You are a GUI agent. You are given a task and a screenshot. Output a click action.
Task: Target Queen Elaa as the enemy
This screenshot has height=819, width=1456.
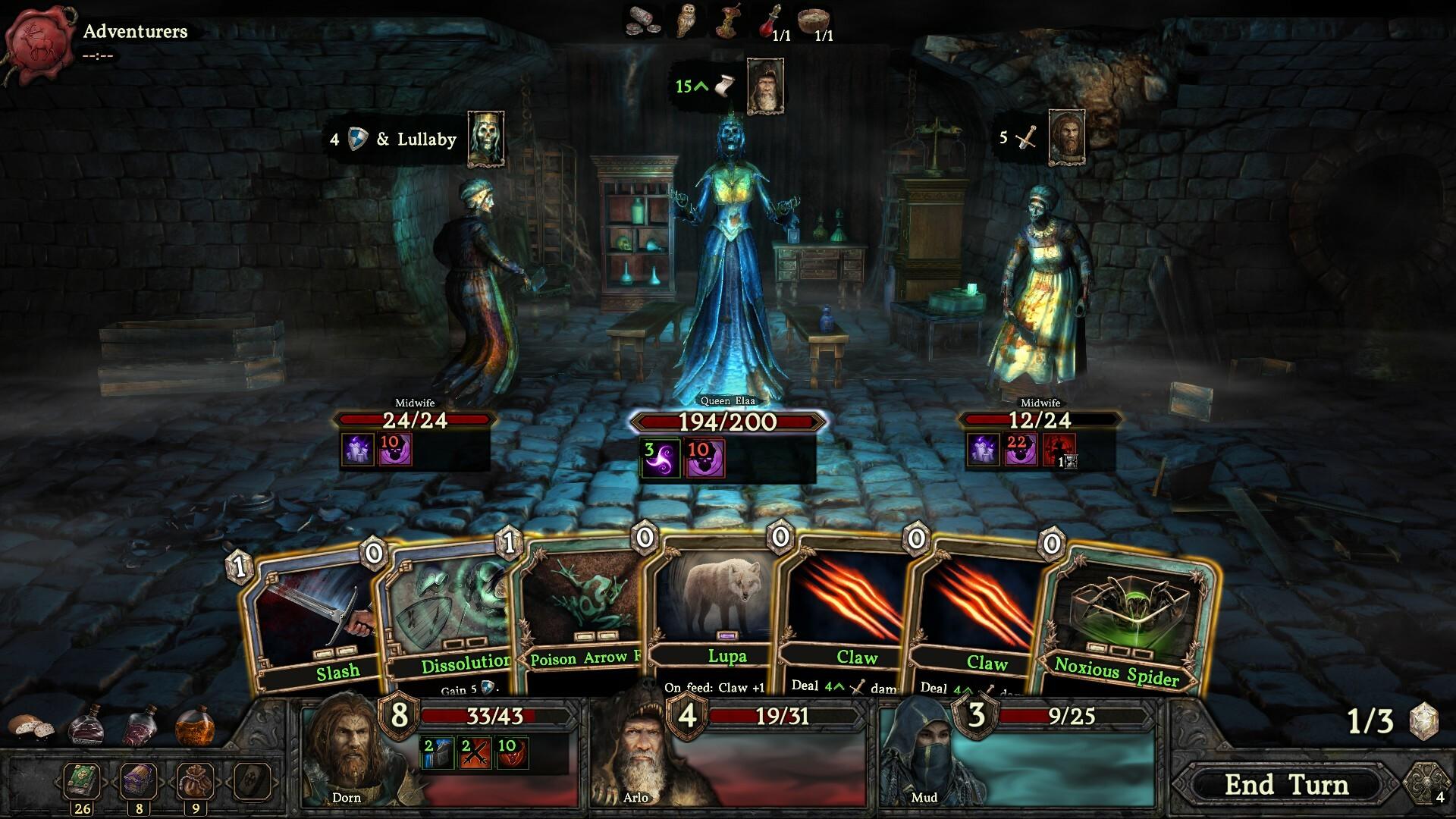[728, 258]
